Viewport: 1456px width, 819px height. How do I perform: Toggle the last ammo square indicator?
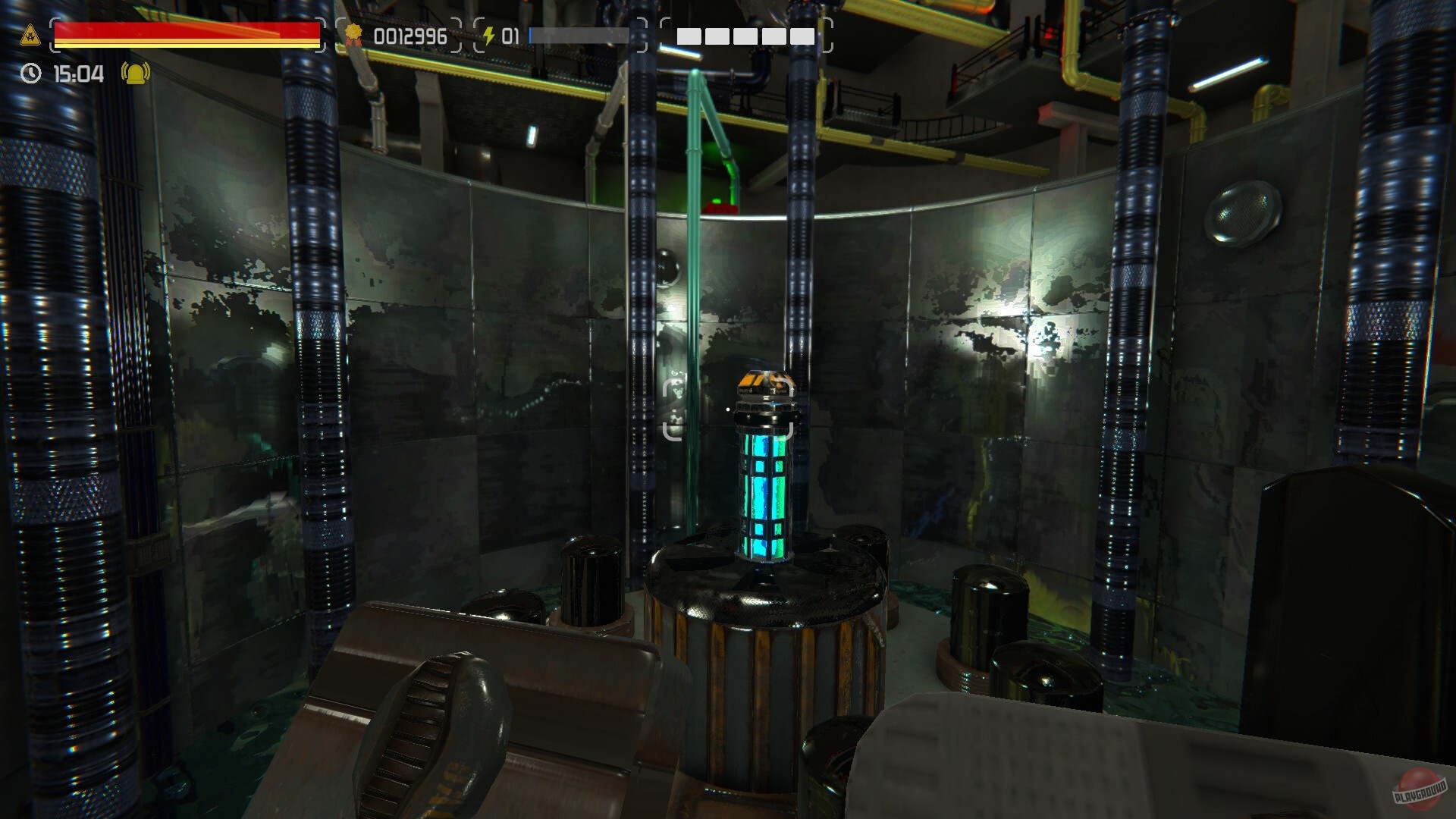click(802, 35)
